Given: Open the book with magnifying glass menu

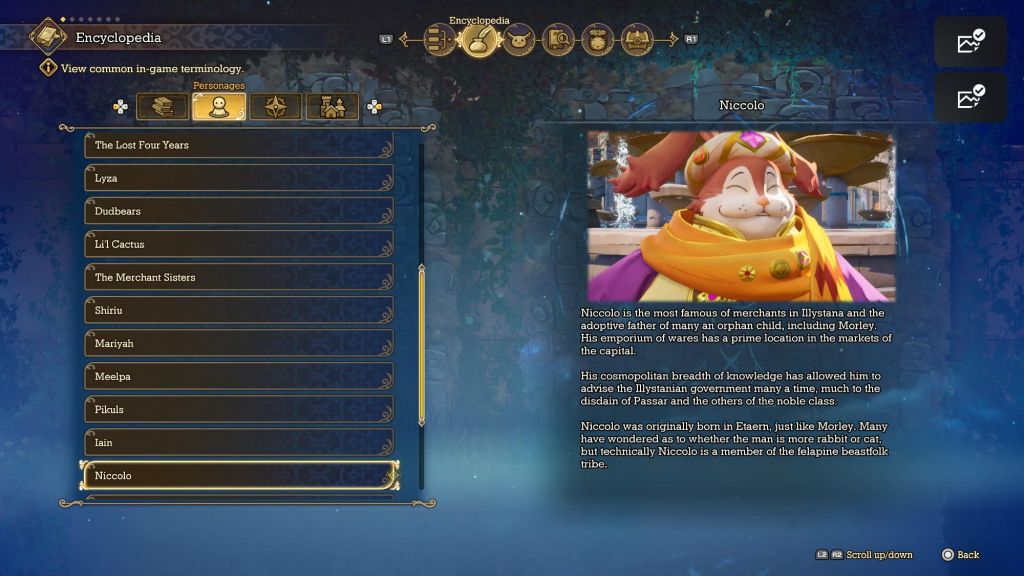Looking at the screenshot, I should [559, 40].
